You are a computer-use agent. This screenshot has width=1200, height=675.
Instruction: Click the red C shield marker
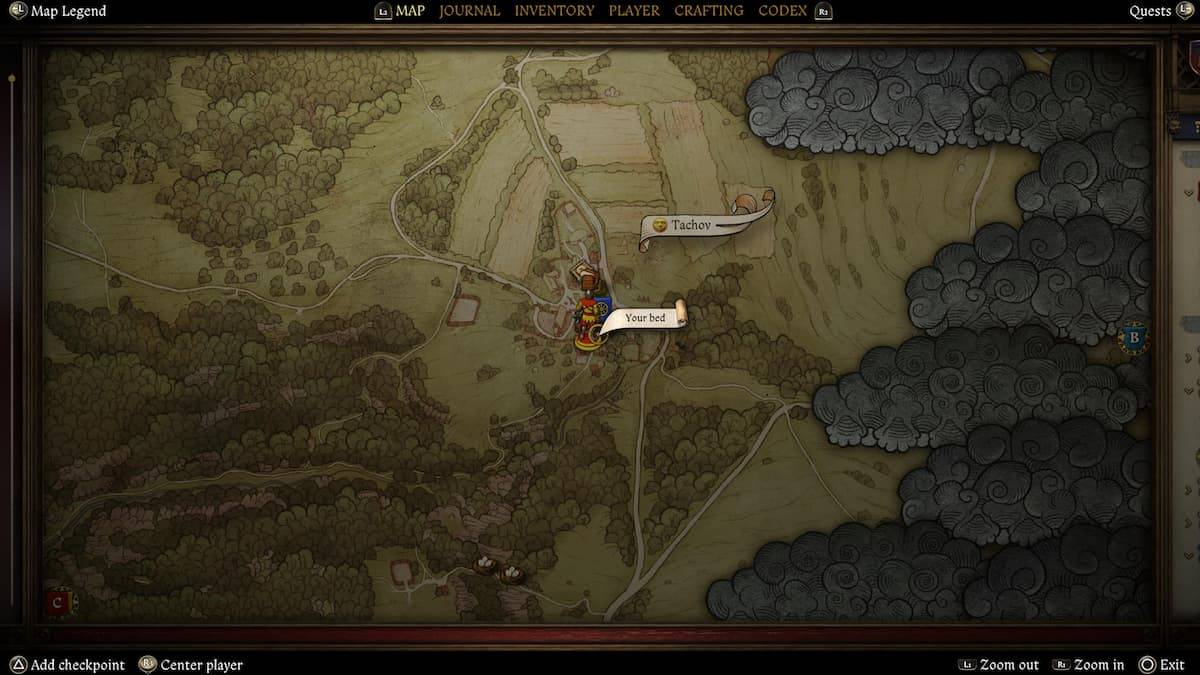tap(58, 603)
